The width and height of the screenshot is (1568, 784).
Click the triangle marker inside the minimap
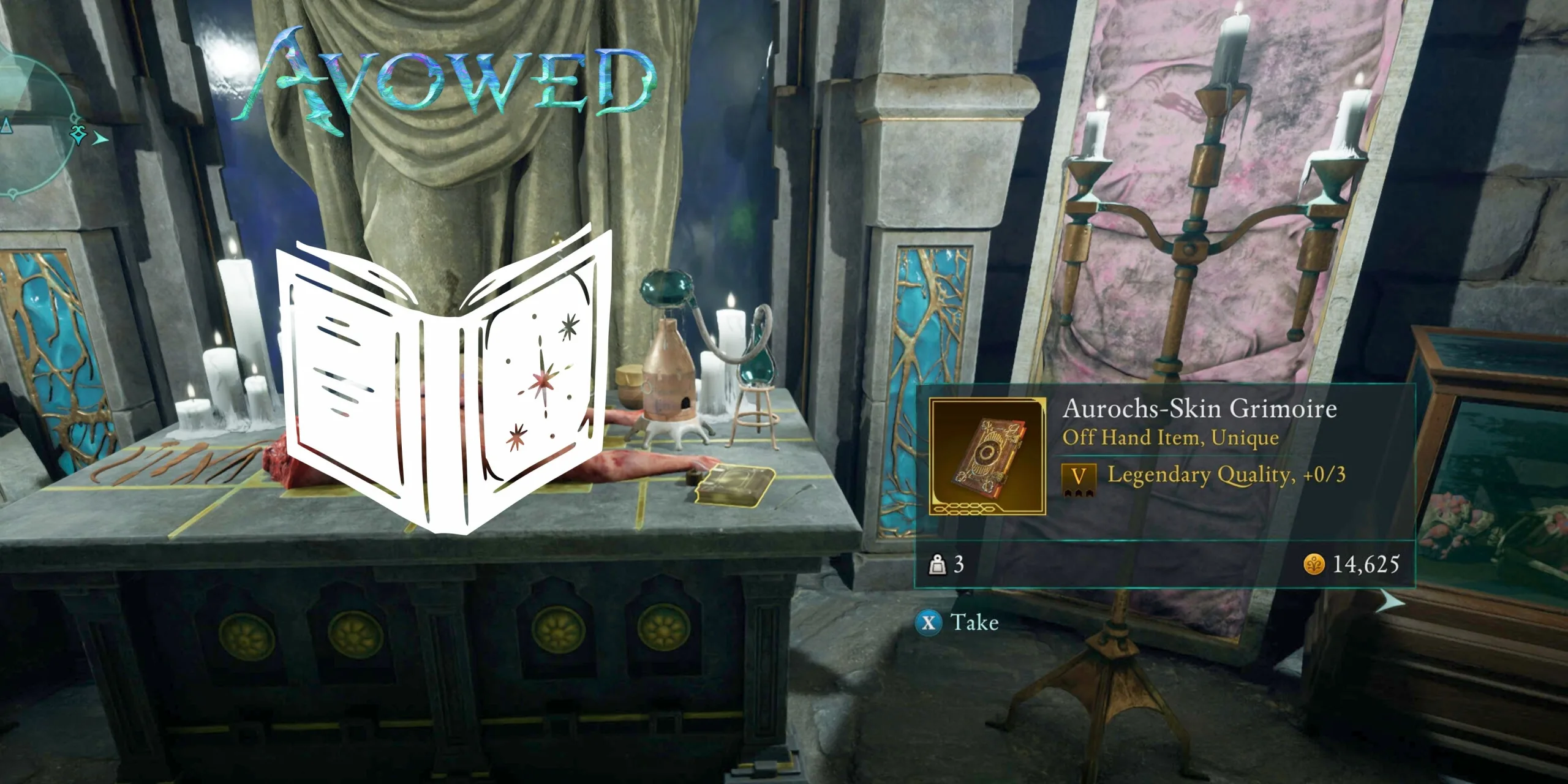(6, 126)
